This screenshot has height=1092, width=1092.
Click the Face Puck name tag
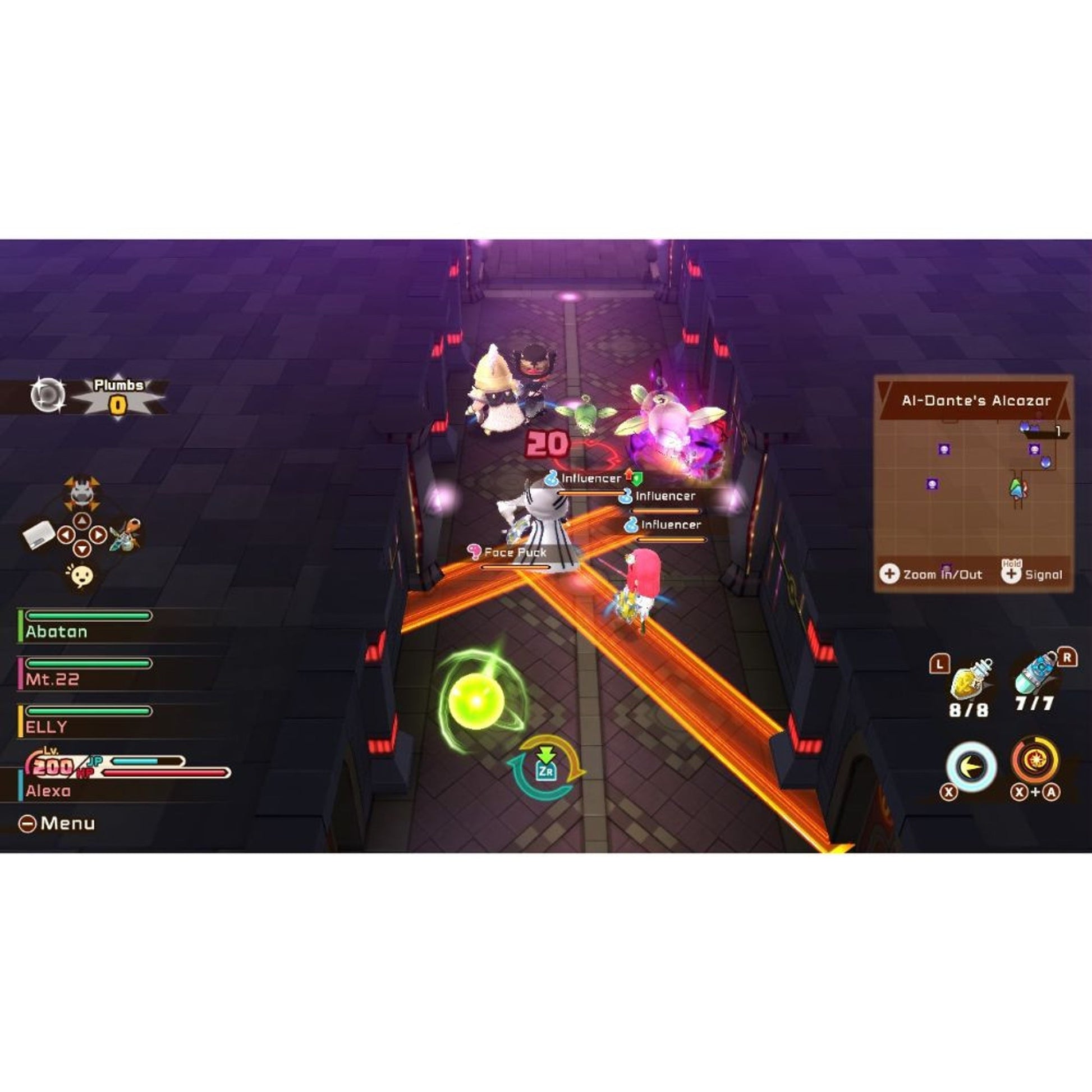click(515, 553)
